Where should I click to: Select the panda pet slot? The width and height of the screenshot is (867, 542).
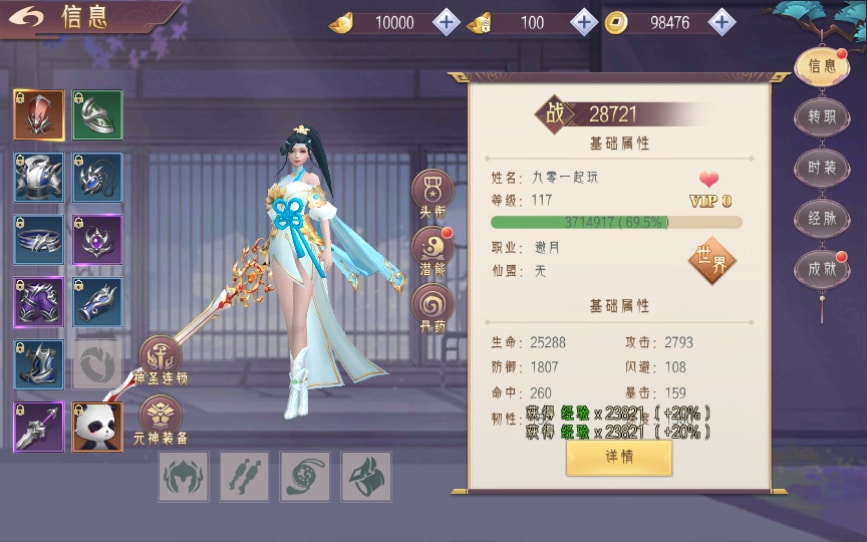(97, 427)
